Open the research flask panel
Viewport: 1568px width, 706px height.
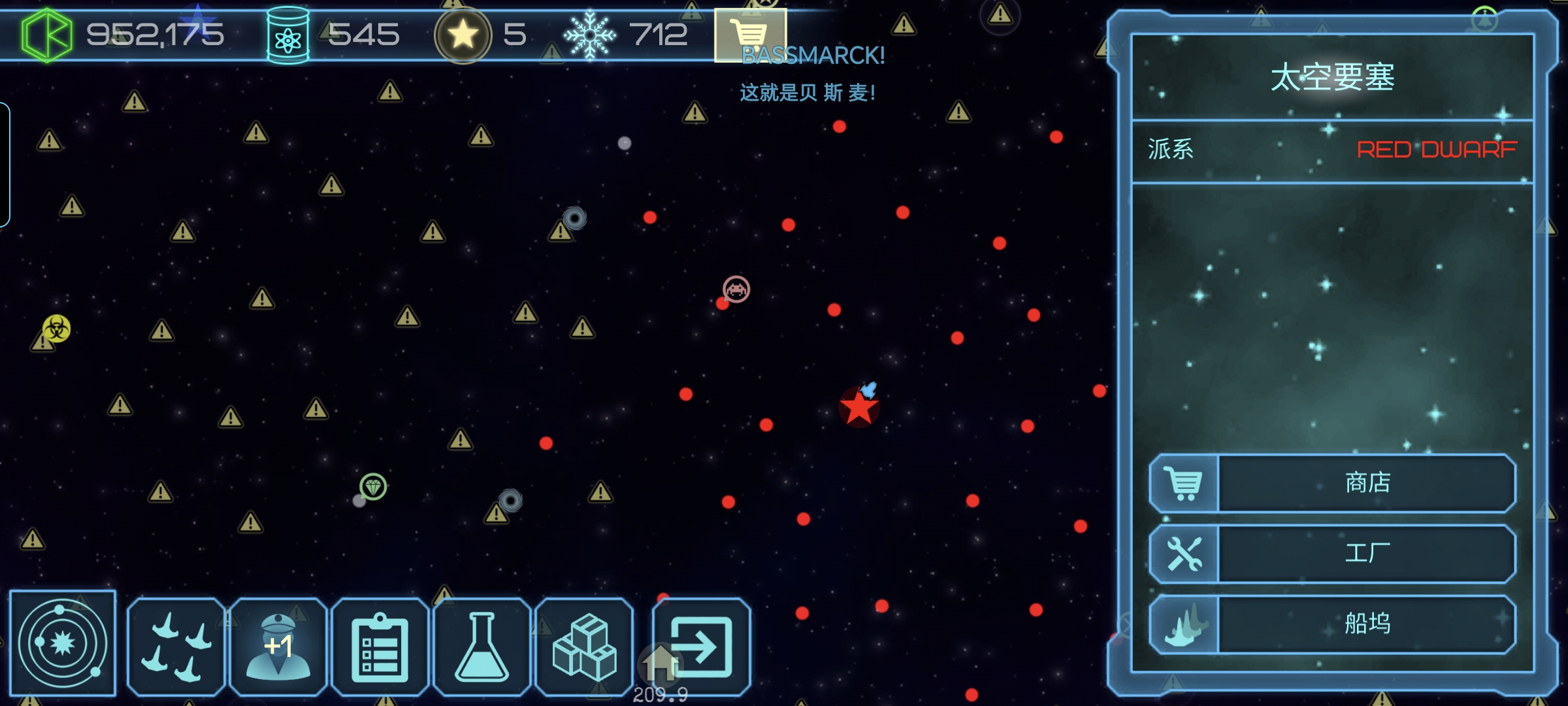pyautogui.click(x=482, y=646)
